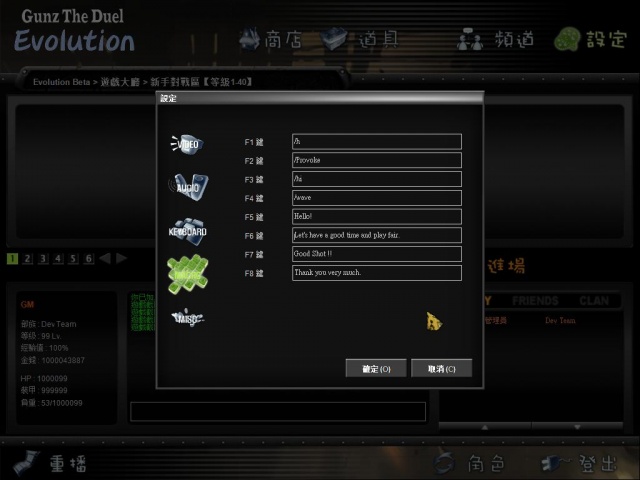
Task: Open the 道具 equipment menu
Action: tap(361, 40)
